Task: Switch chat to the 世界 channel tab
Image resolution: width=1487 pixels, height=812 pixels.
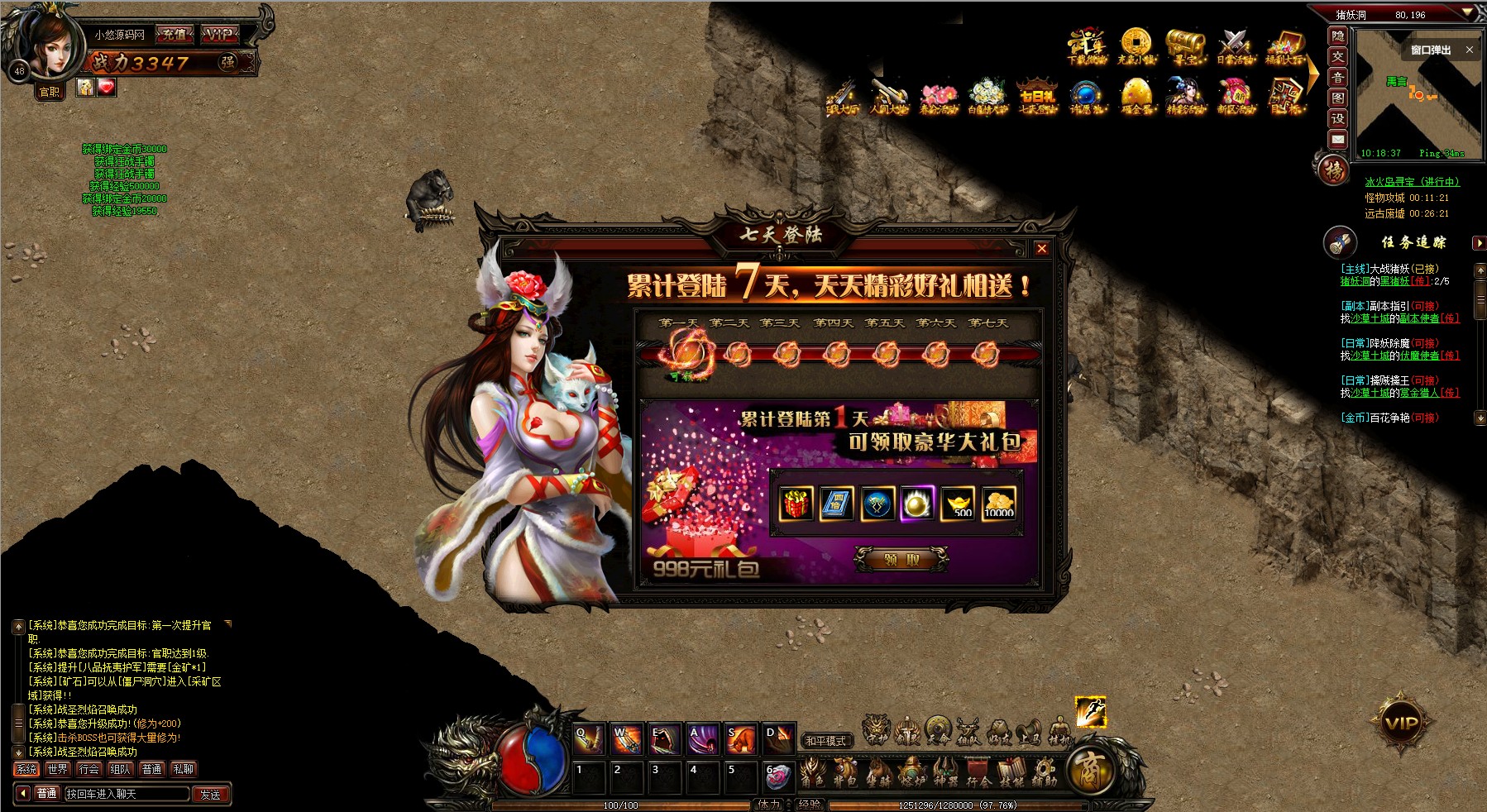Action: click(x=58, y=769)
